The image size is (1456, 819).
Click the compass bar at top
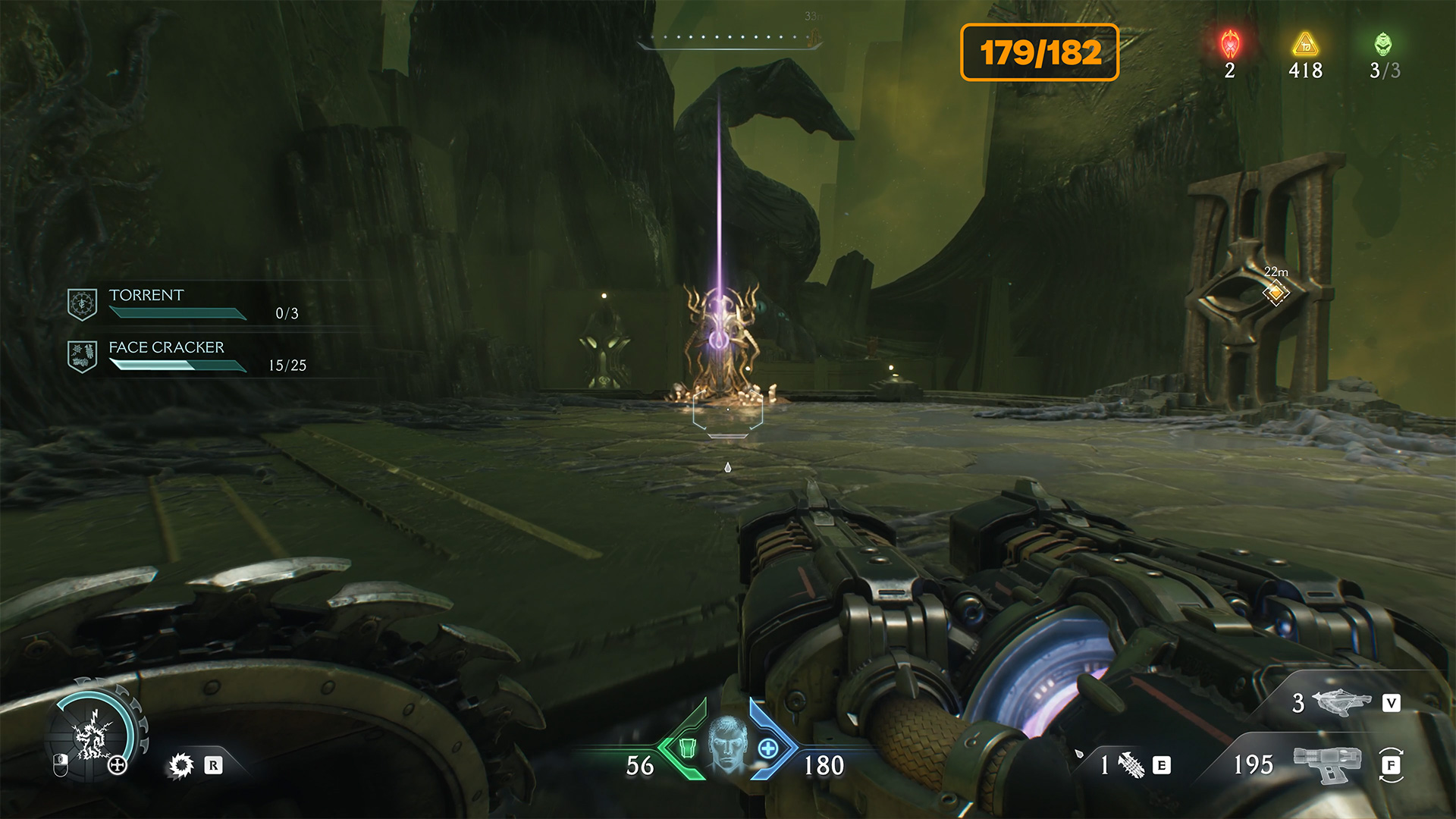coord(728,39)
